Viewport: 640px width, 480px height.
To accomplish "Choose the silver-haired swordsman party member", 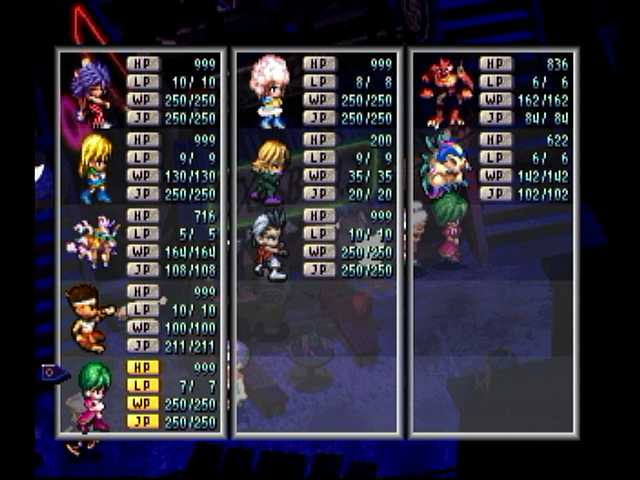I will point(268,245).
